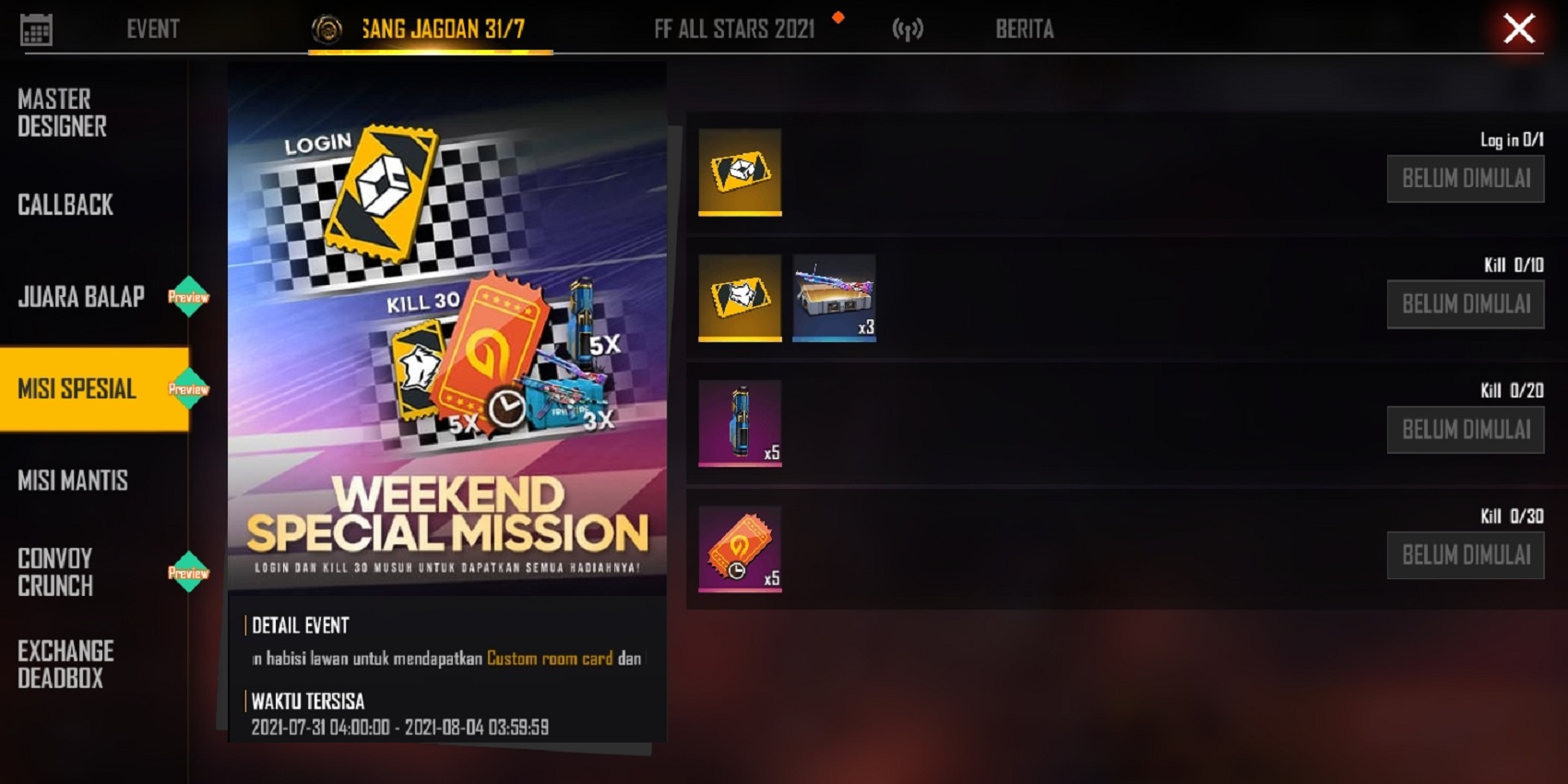Expand the DETAIL EVENT section
The height and width of the screenshot is (784, 1568).
coord(299,626)
